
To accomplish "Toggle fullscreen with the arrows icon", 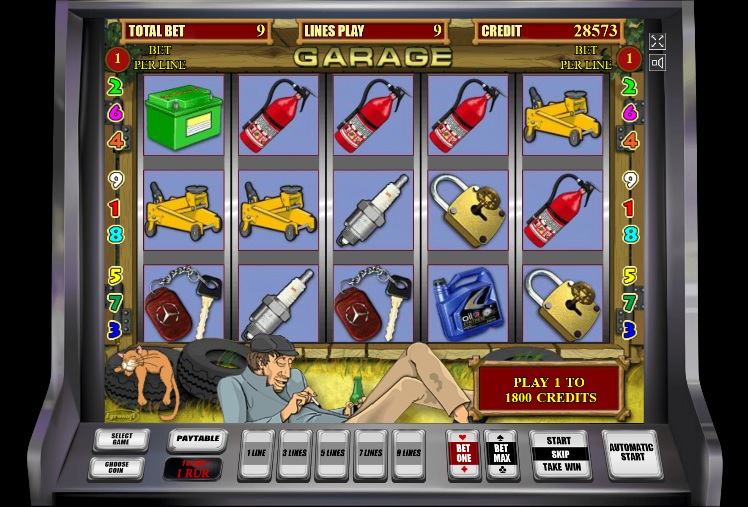I will pos(657,41).
